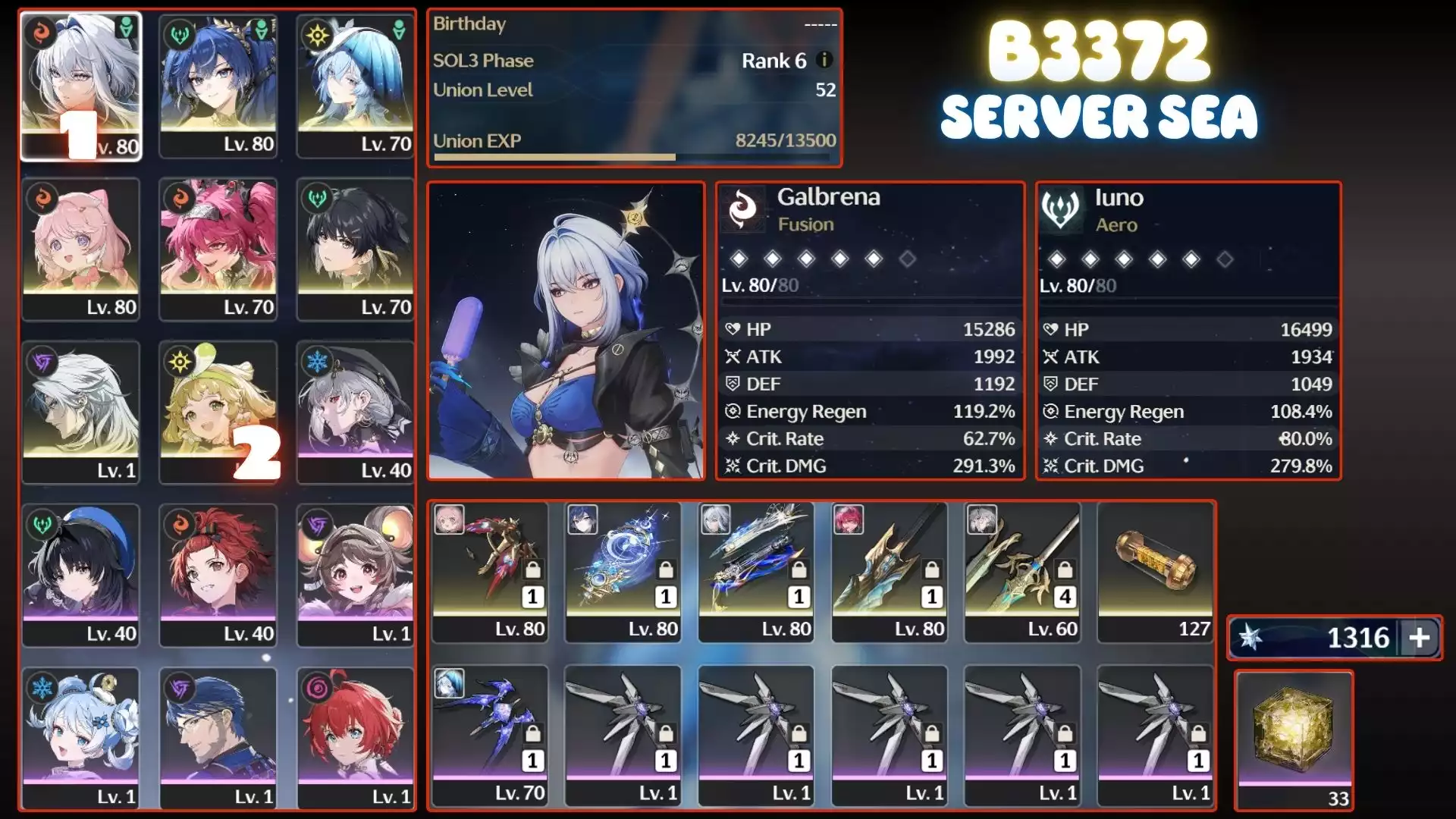Select the red bow weapon Lv. 80

pos(490,571)
